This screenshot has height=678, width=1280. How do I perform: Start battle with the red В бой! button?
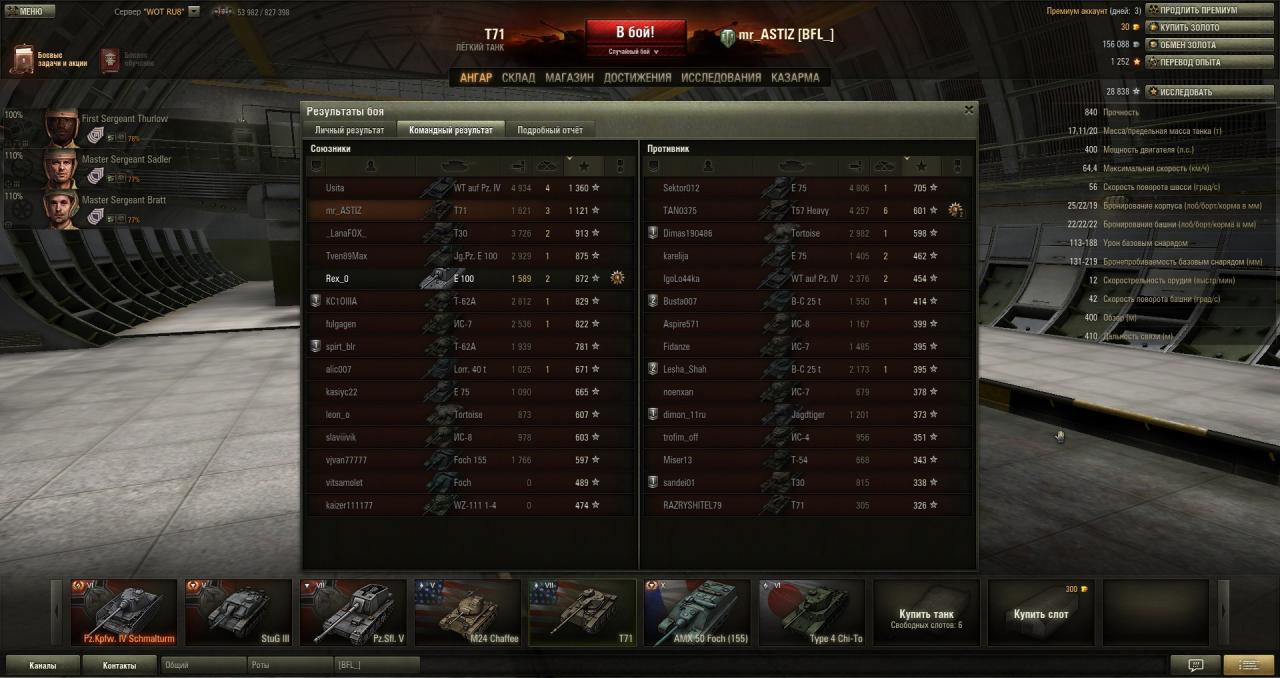(x=635, y=32)
